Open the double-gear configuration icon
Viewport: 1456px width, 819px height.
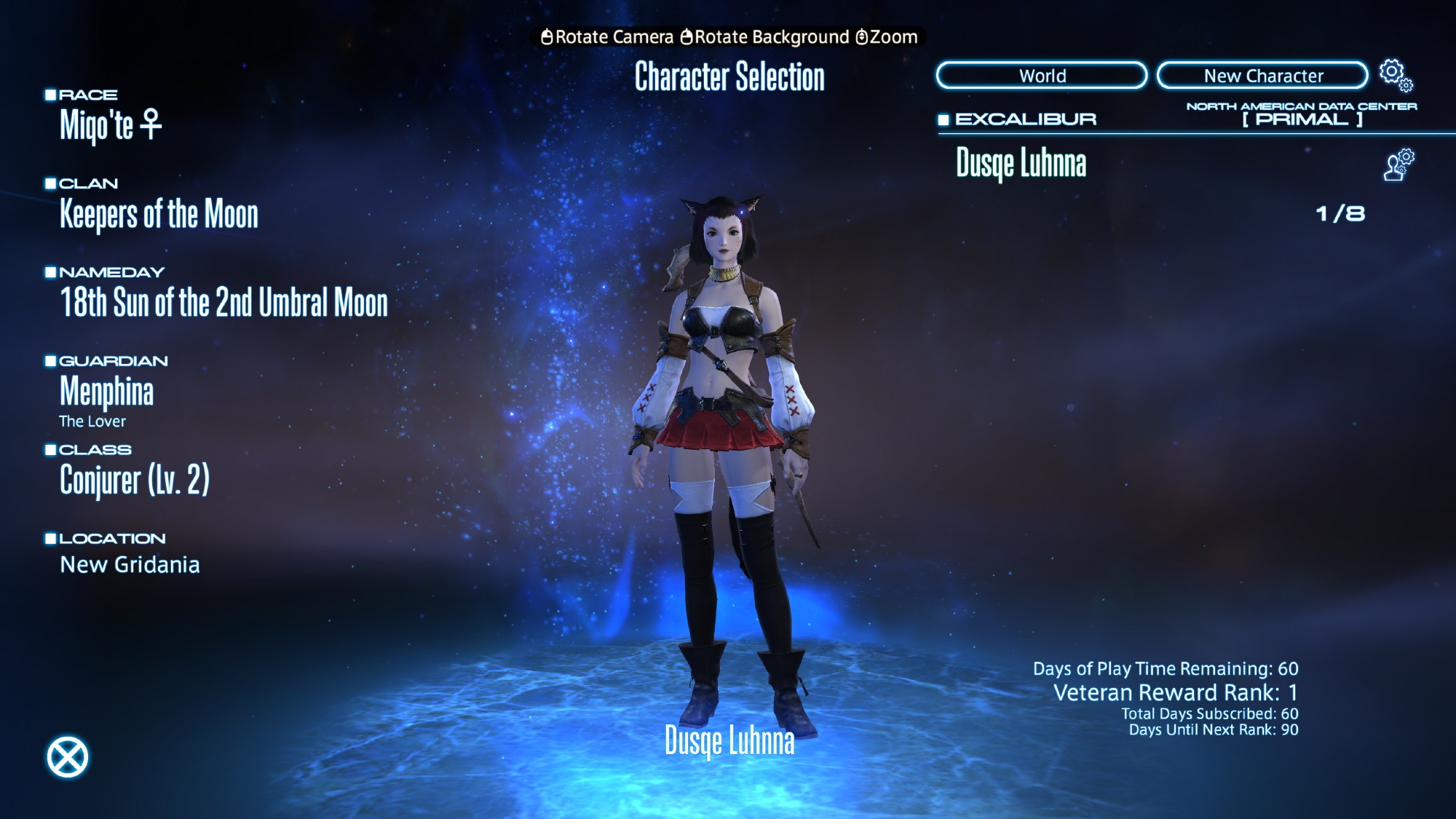(x=1396, y=75)
